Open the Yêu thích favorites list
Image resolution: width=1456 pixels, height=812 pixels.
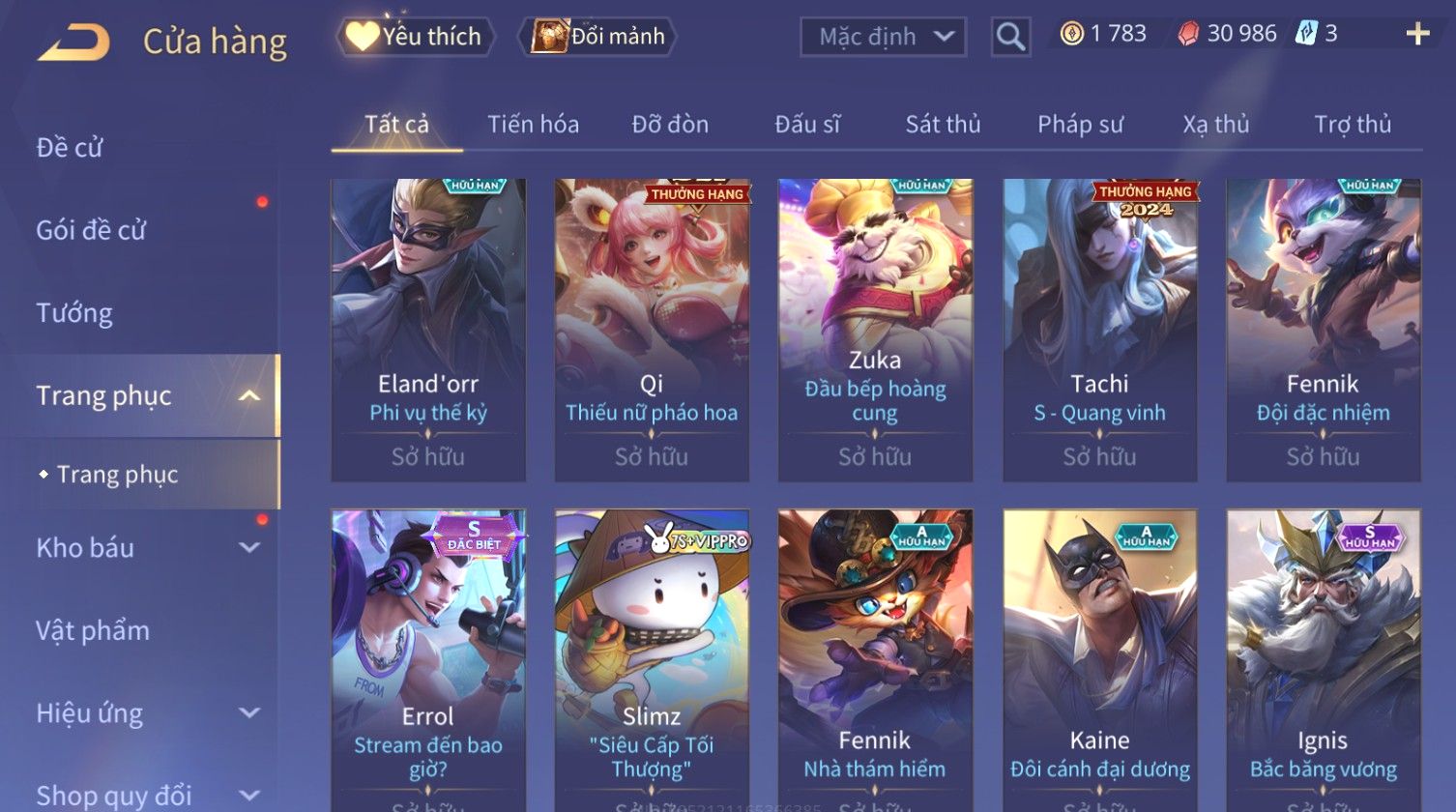coord(416,37)
